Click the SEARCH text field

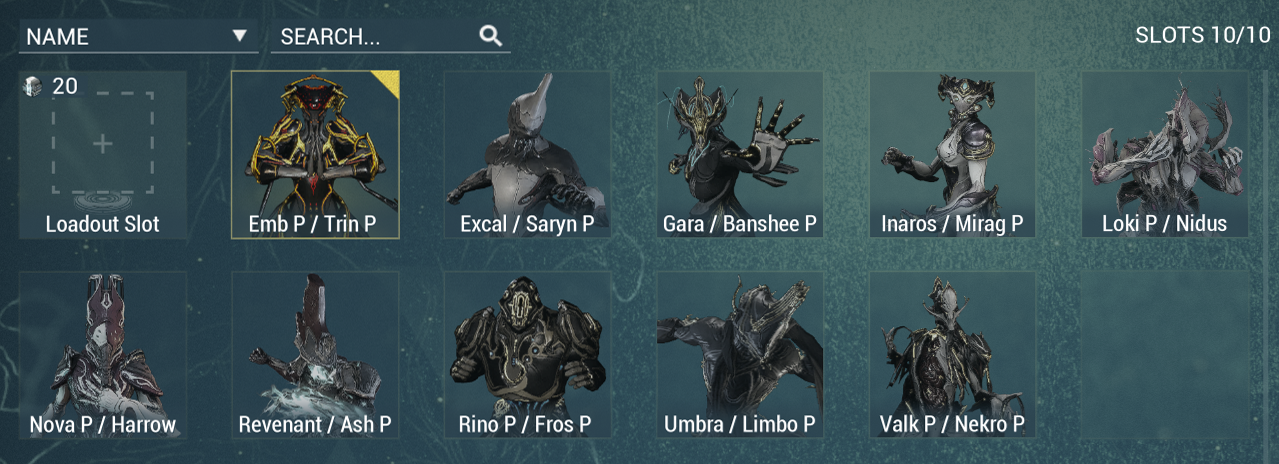(x=375, y=37)
